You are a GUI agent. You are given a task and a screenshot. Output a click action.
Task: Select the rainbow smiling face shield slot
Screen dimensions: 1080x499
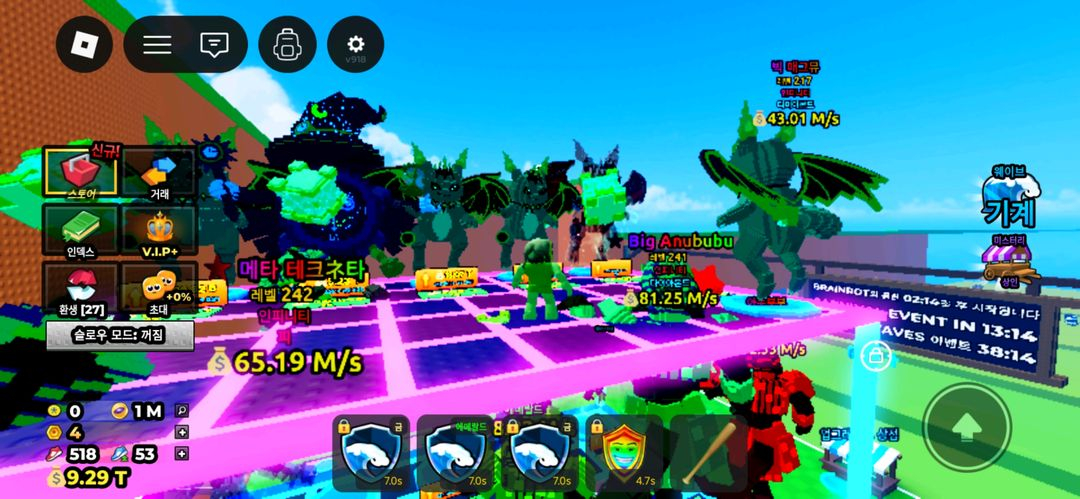pyautogui.click(x=623, y=452)
